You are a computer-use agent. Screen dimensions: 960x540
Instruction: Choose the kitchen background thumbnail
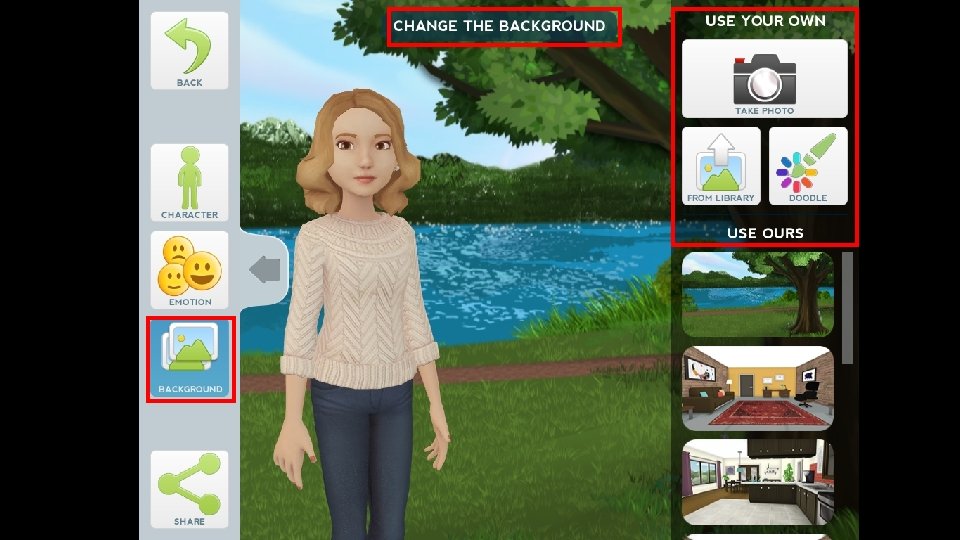[x=757, y=482]
